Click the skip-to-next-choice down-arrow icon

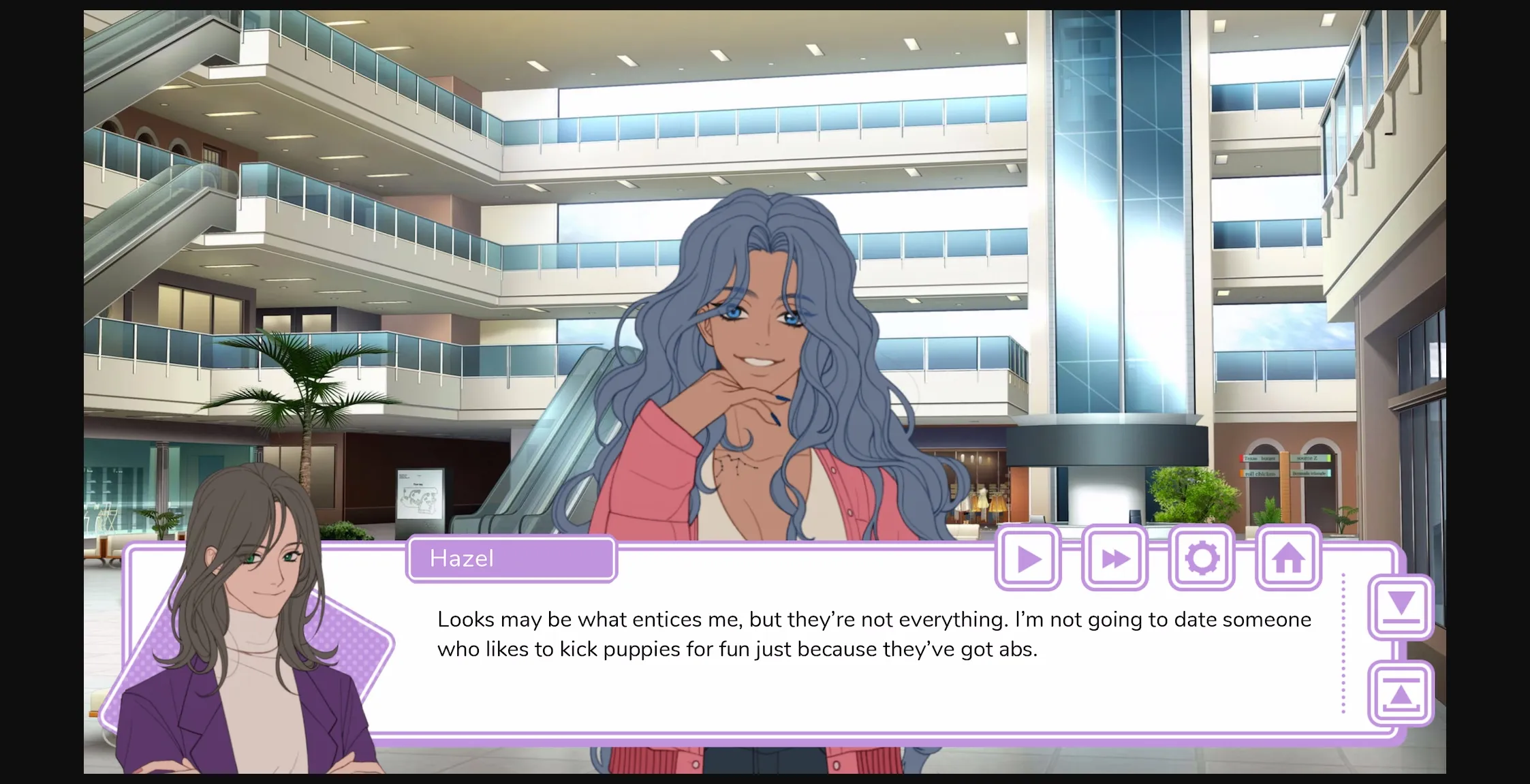click(x=1401, y=606)
